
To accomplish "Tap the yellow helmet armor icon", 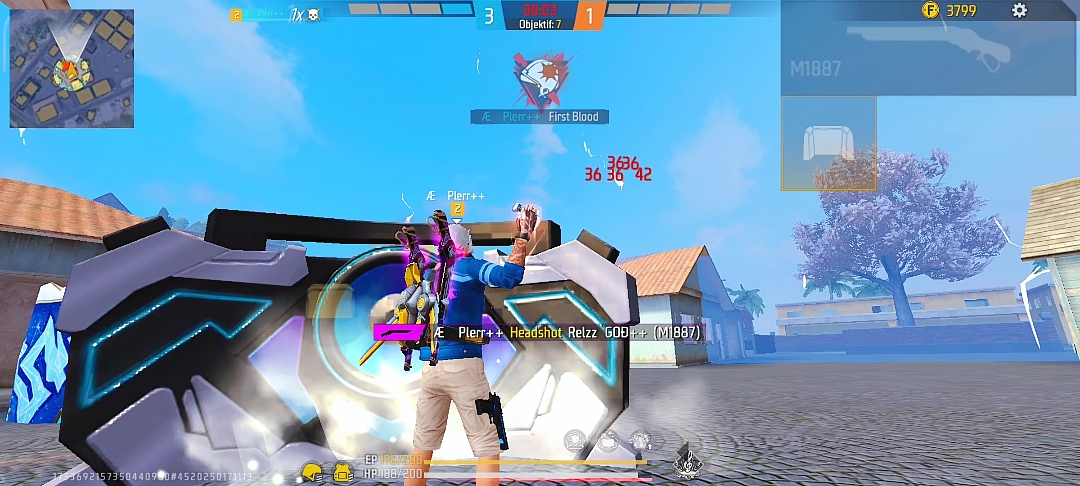I will click(x=312, y=472).
